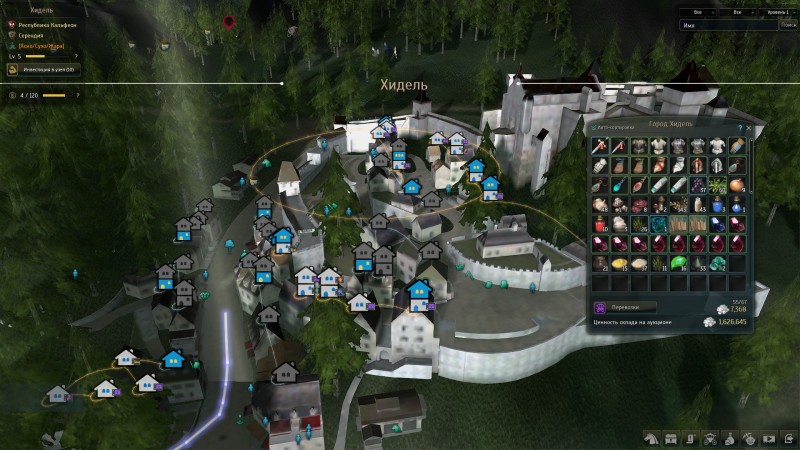Open the first Все filter dropdown

pos(700,12)
